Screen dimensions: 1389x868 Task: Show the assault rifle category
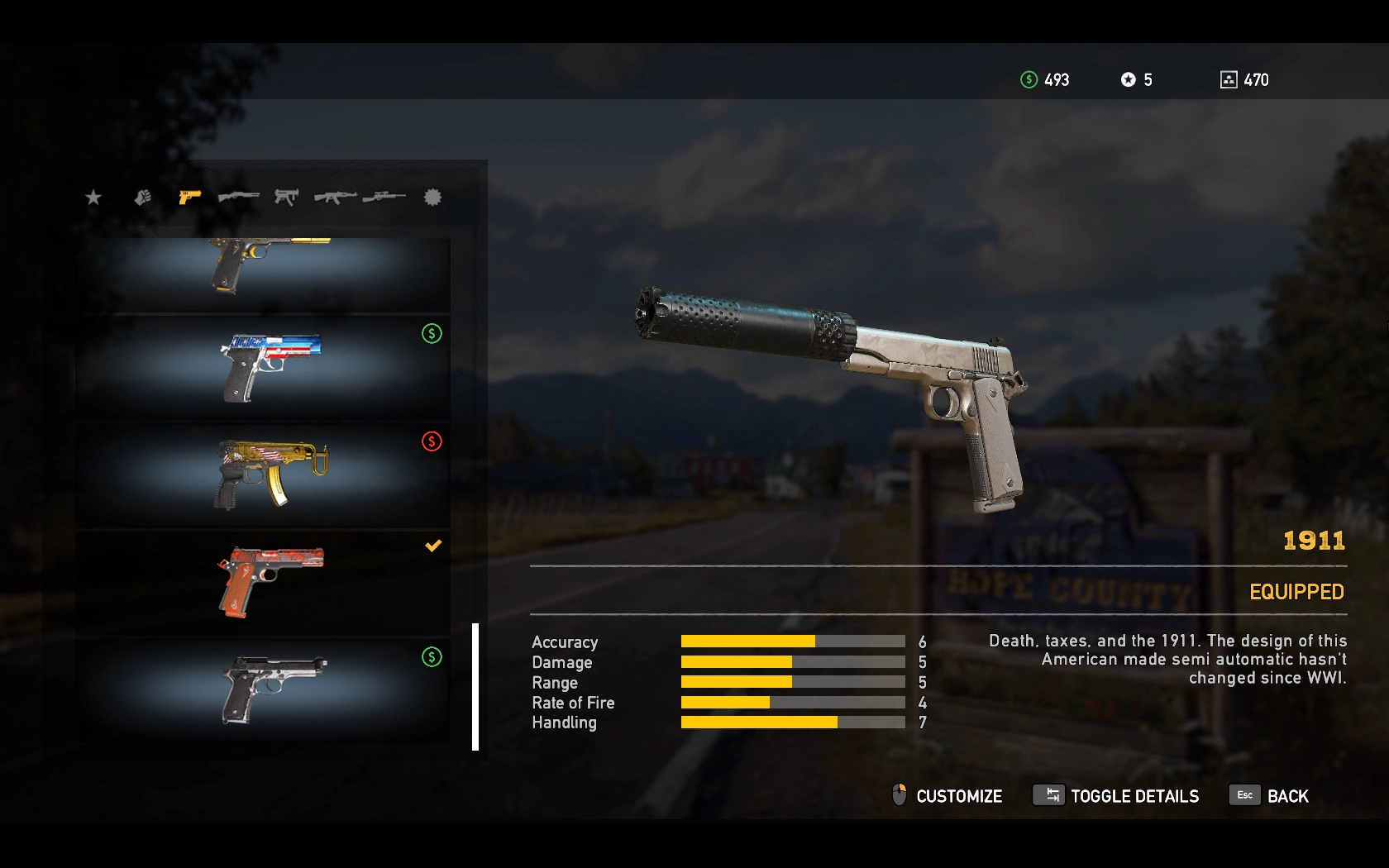(335, 197)
